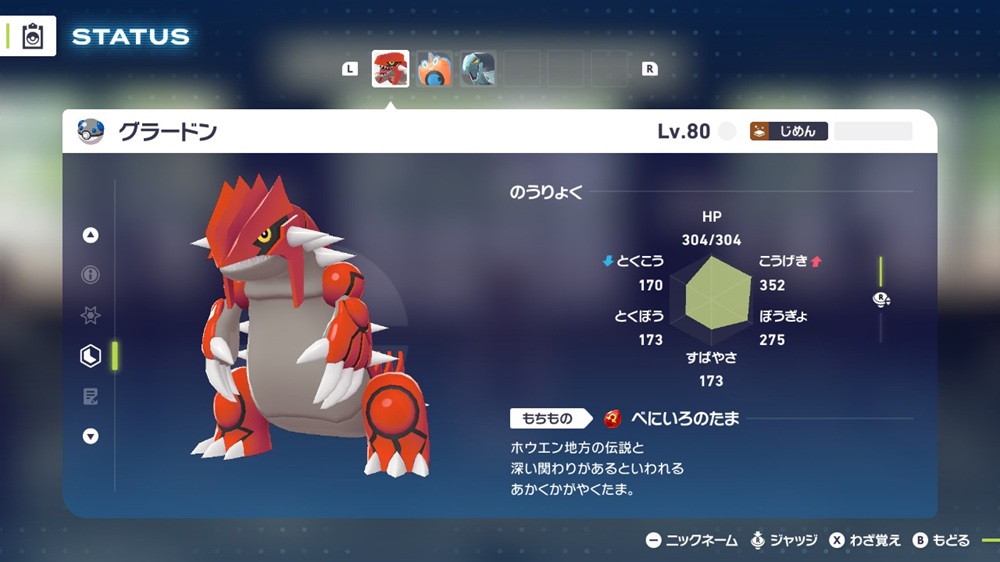The height and width of the screenshot is (562, 1000).
Task: Open the memo notes page tab
Action: pyautogui.click(x=91, y=396)
